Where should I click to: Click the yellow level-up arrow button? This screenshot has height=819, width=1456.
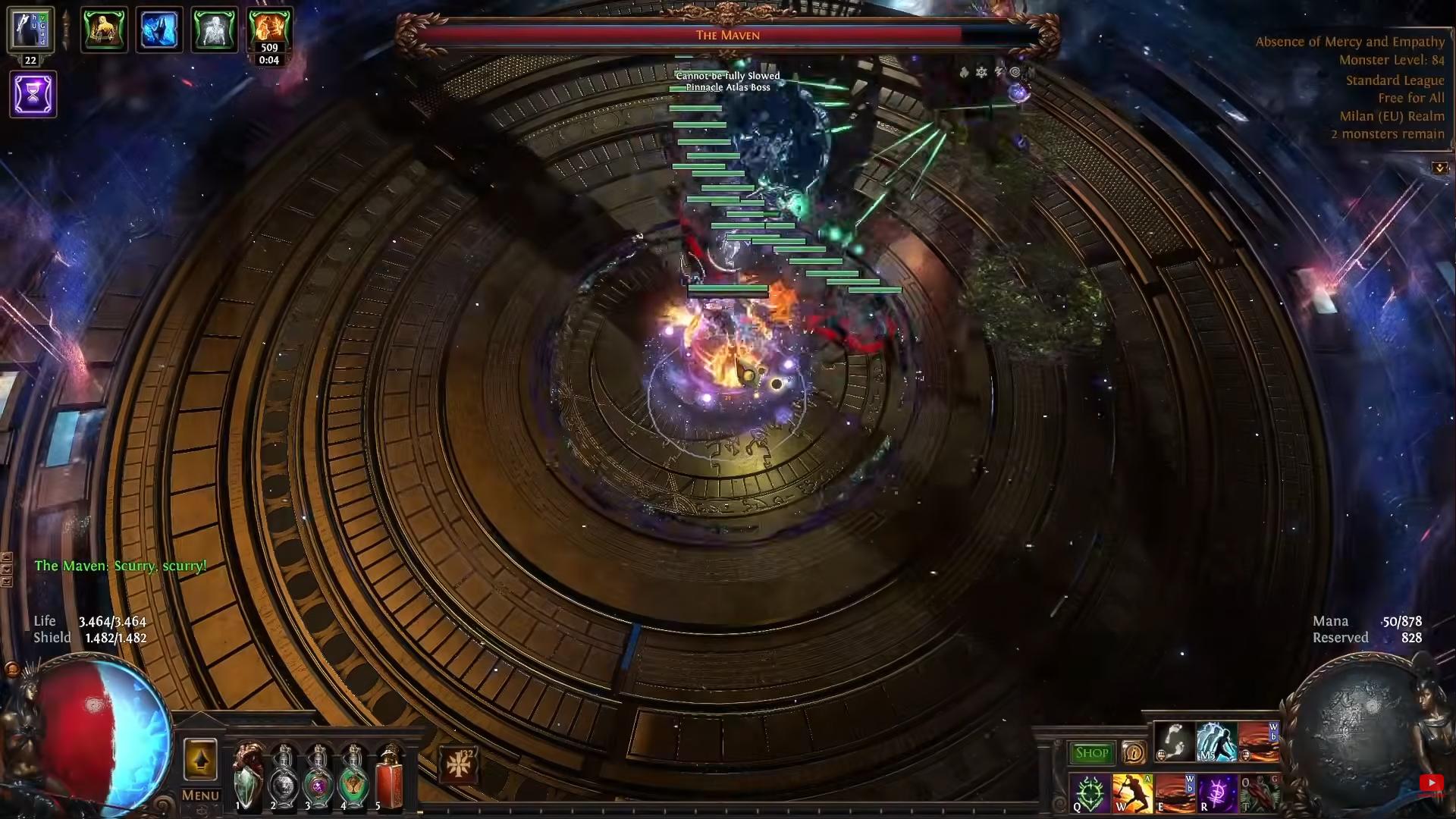200,760
